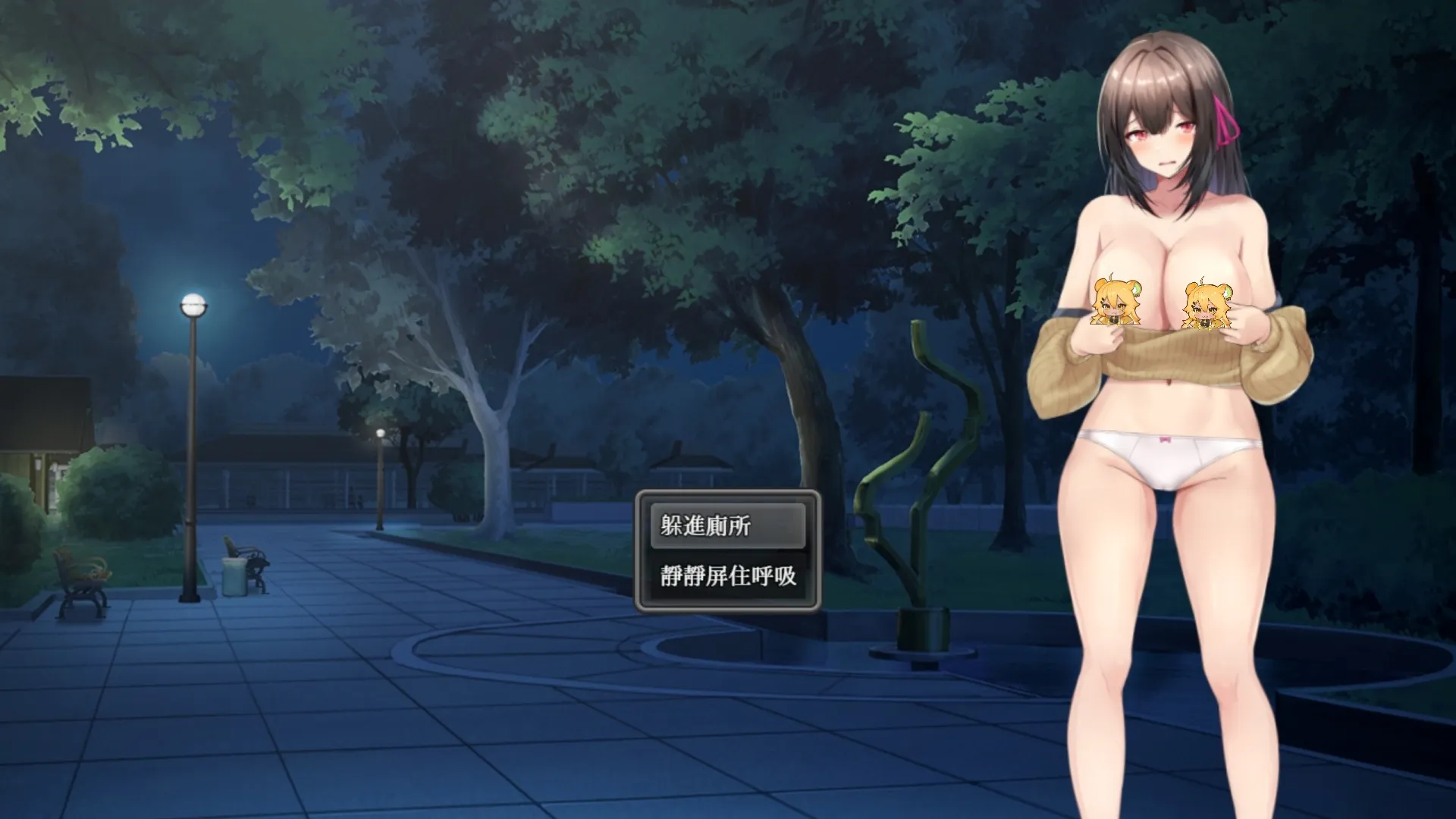Click the distant smaller street lamp

tap(379, 433)
